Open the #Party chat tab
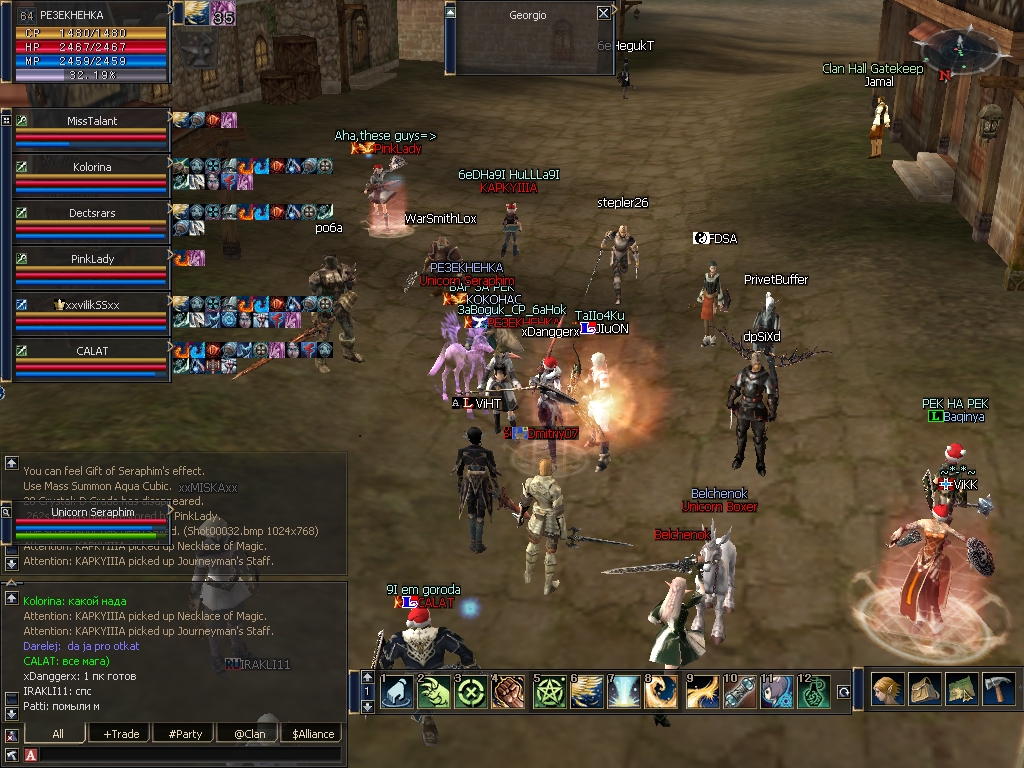This screenshot has height=768, width=1024. 185,734
